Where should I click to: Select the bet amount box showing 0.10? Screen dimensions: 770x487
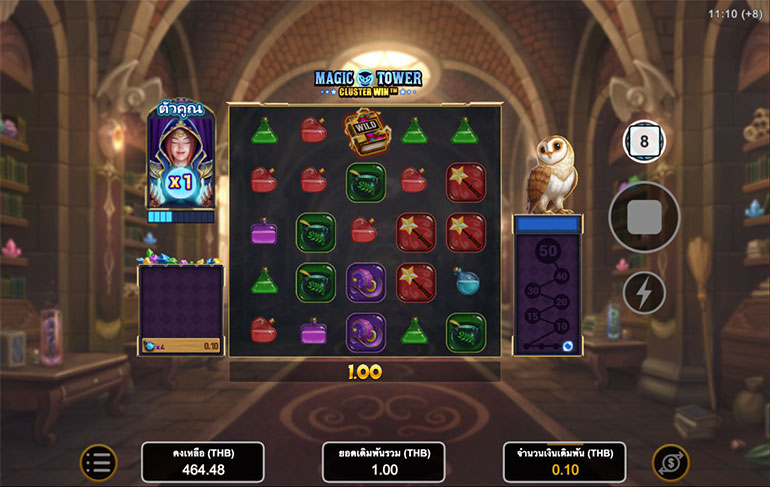[x=564, y=462]
